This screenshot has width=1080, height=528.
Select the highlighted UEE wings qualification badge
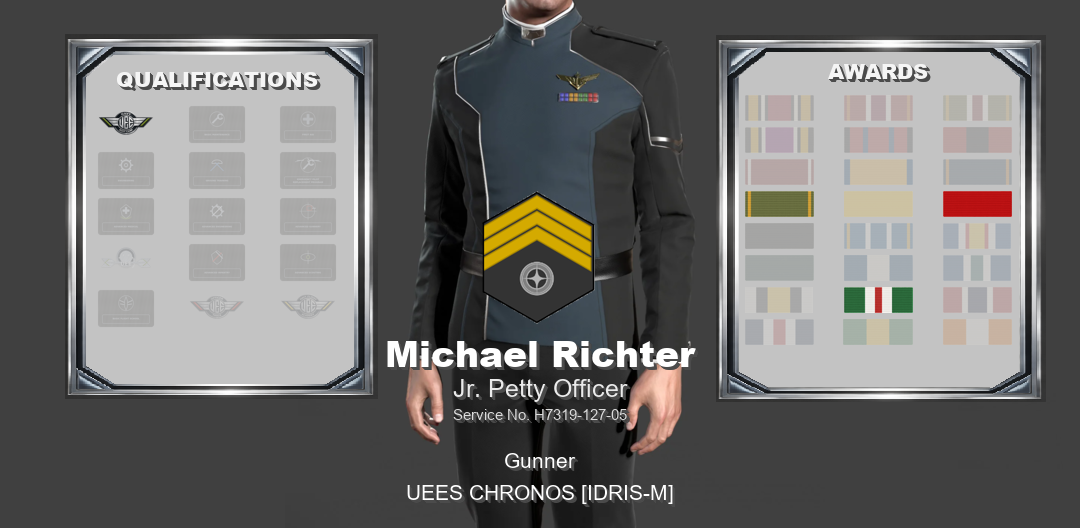pos(126,123)
